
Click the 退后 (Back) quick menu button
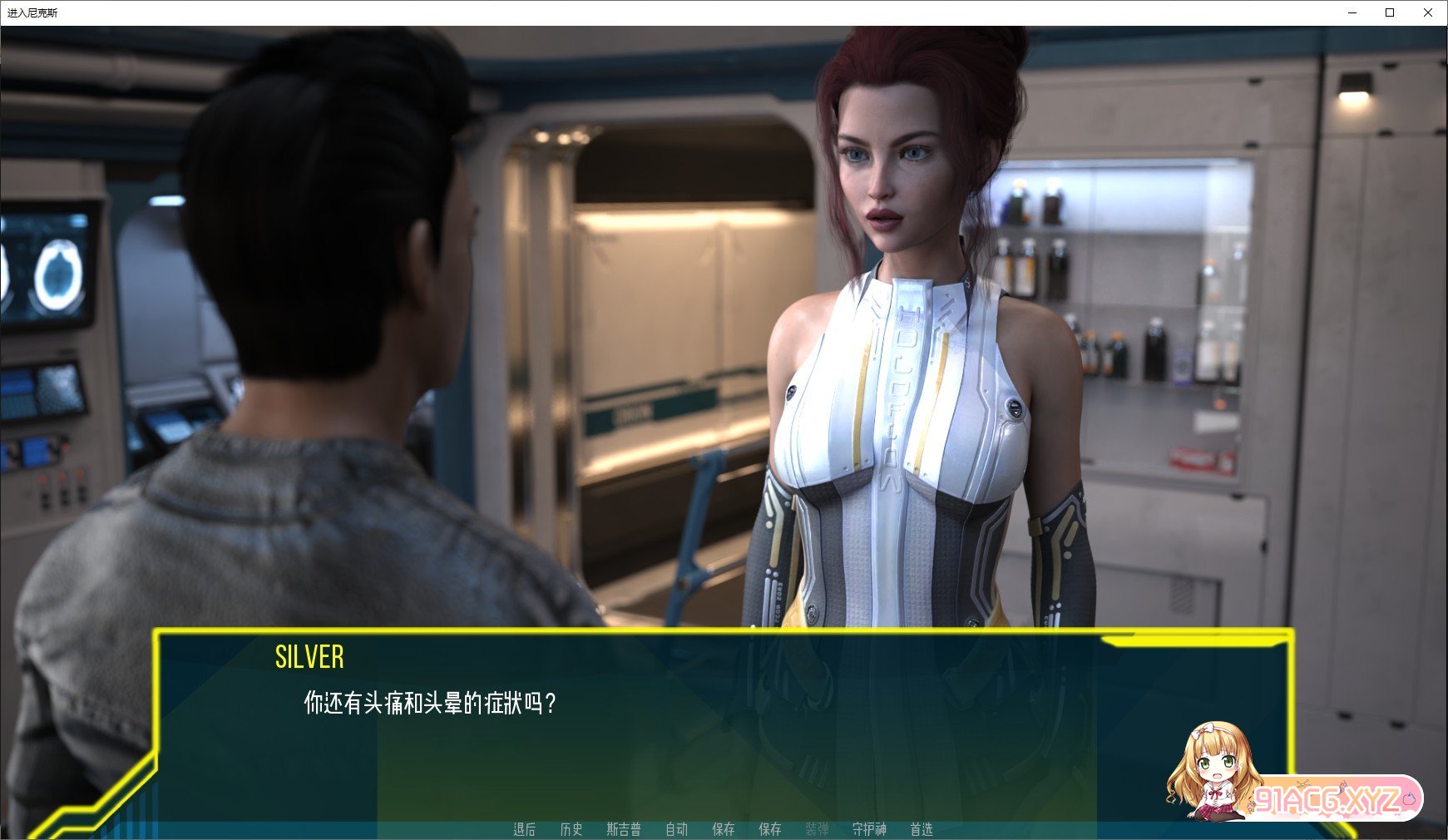[524, 829]
